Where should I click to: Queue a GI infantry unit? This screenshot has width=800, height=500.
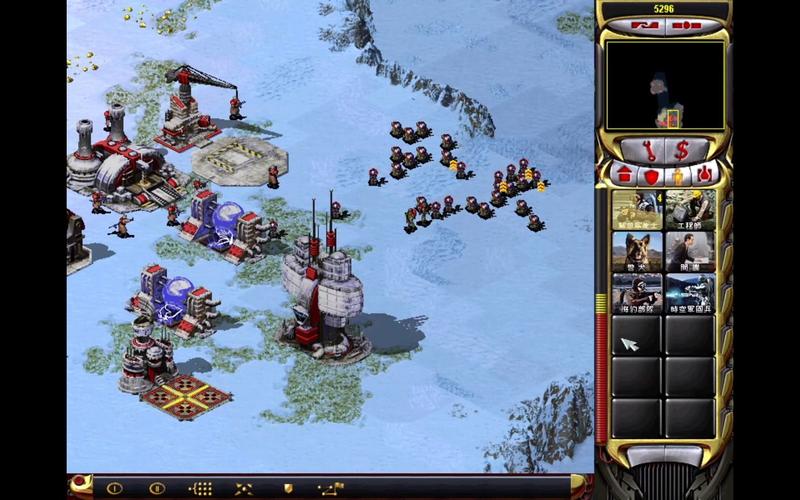tap(637, 210)
